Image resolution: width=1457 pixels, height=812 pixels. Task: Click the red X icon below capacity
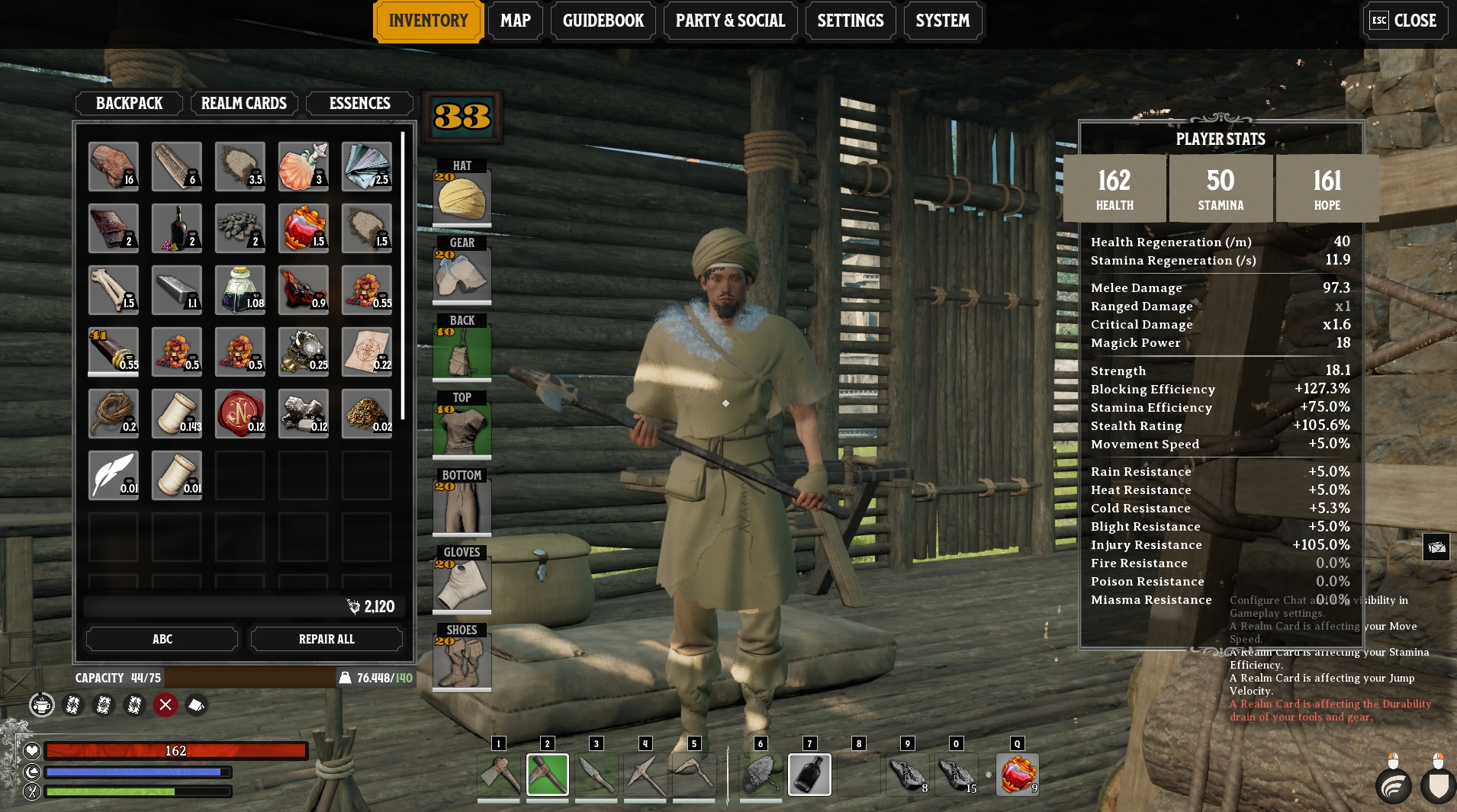coord(165,704)
